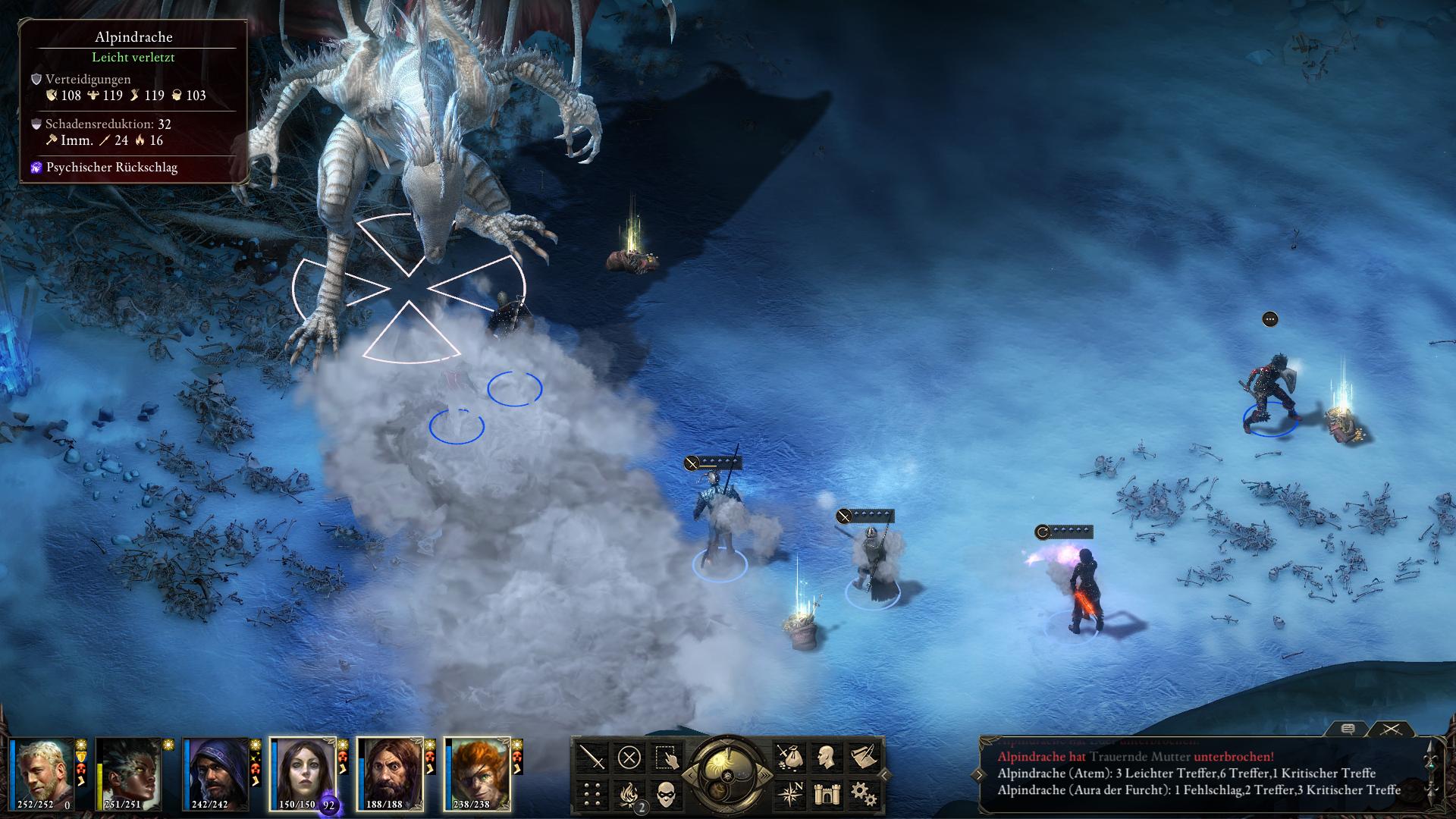Switch to the dialogue log tab
This screenshot has height=819, width=1456.
pos(1348,729)
